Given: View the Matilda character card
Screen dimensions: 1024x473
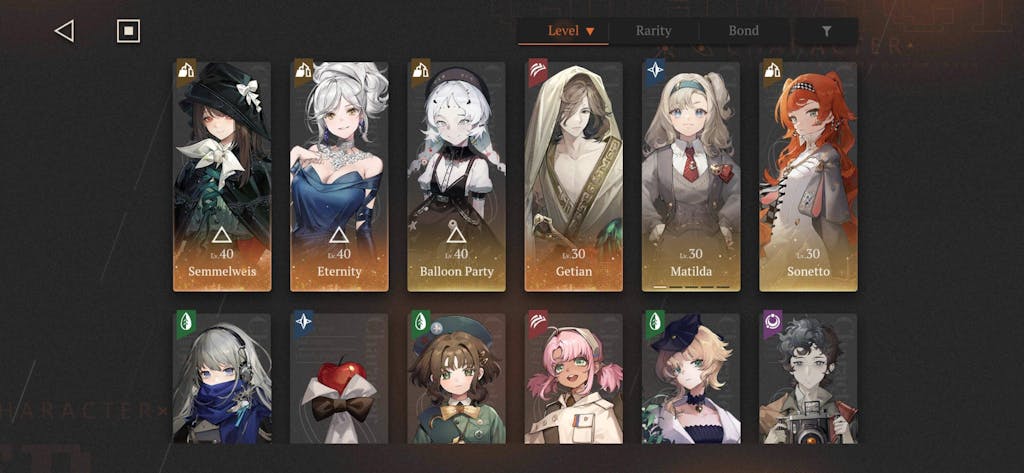Looking at the screenshot, I should pos(691,176).
